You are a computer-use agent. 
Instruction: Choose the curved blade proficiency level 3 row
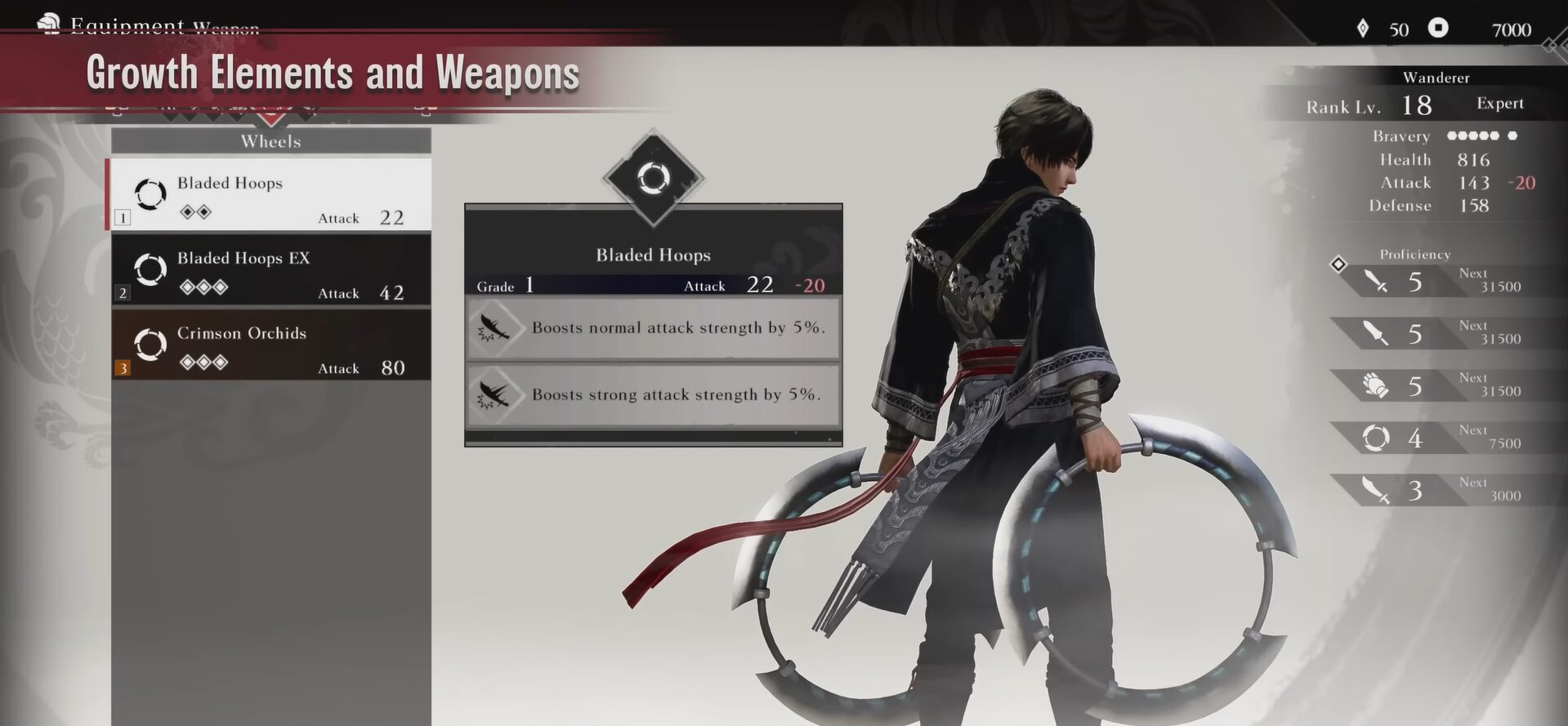point(1438,490)
